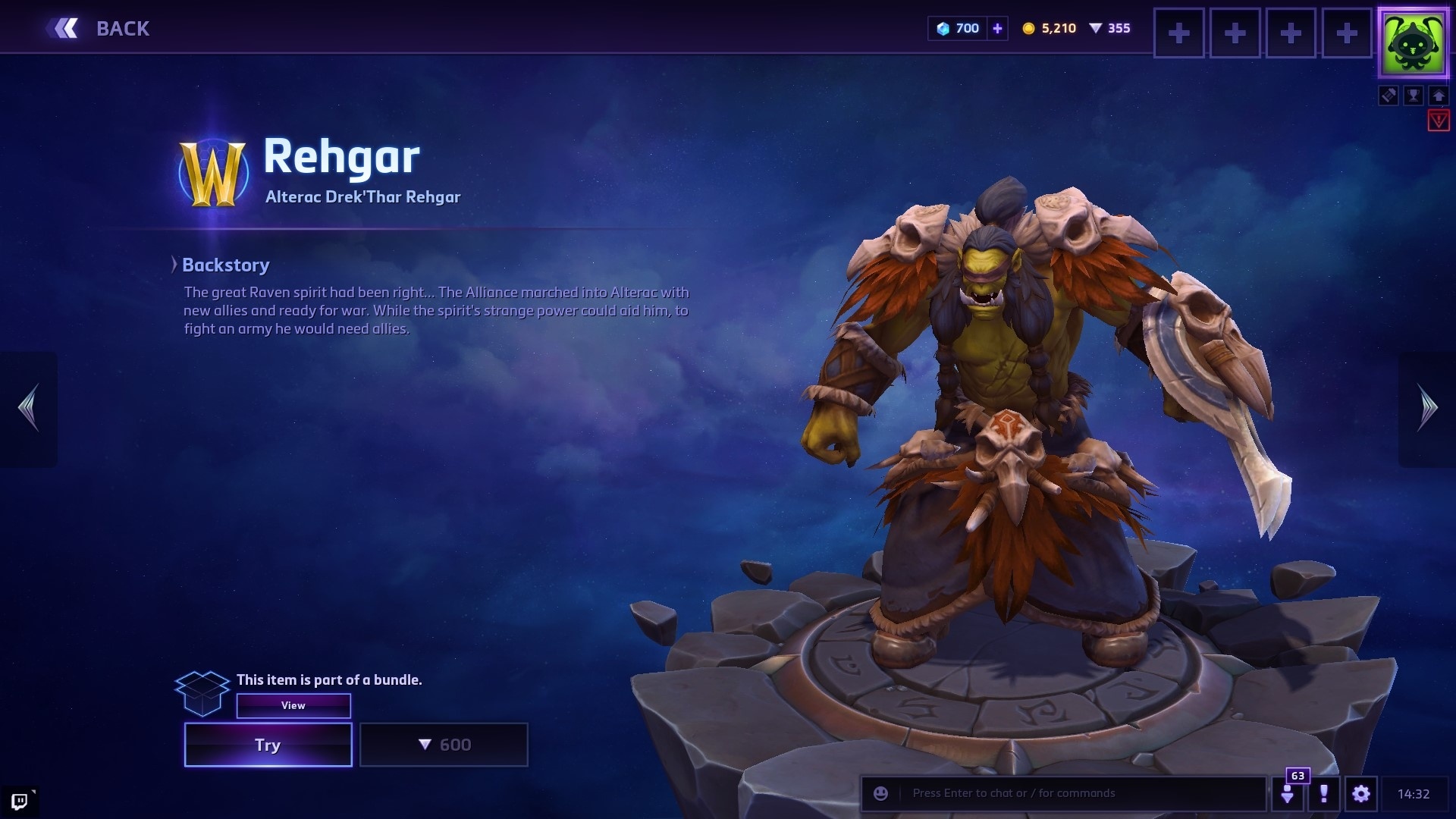Open the Twitch overlay icon

[20, 801]
